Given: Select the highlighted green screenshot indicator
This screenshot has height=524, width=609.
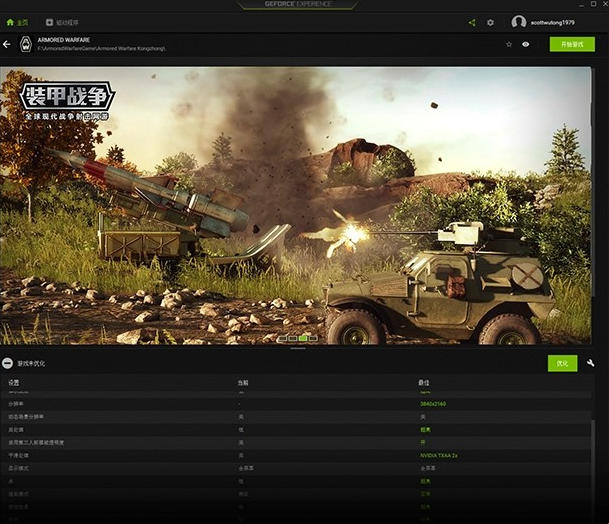Looking at the screenshot, I should pyautogui.click(x=303, y=338).
